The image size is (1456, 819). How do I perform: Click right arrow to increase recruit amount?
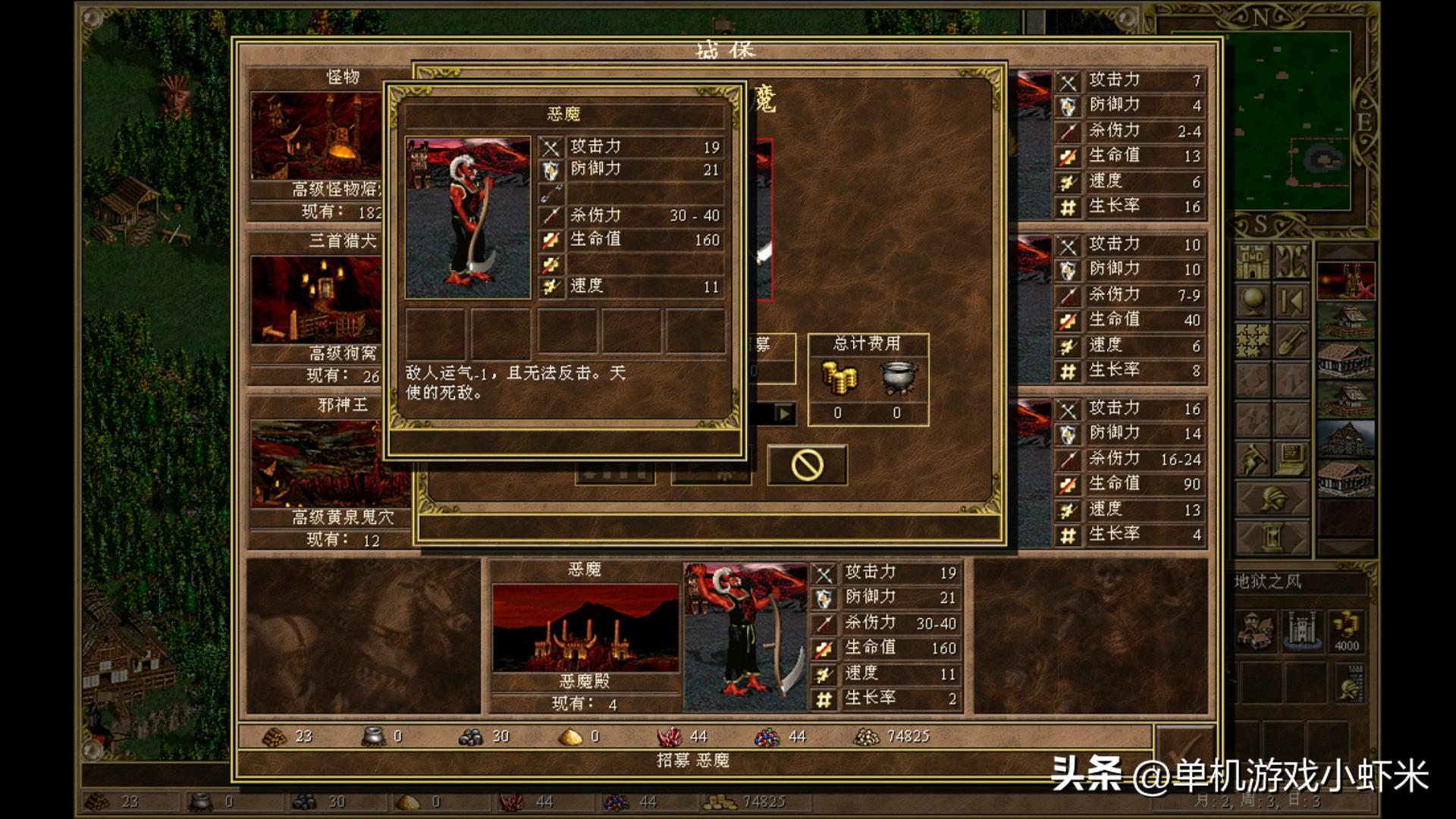click(x=784, y=413)
